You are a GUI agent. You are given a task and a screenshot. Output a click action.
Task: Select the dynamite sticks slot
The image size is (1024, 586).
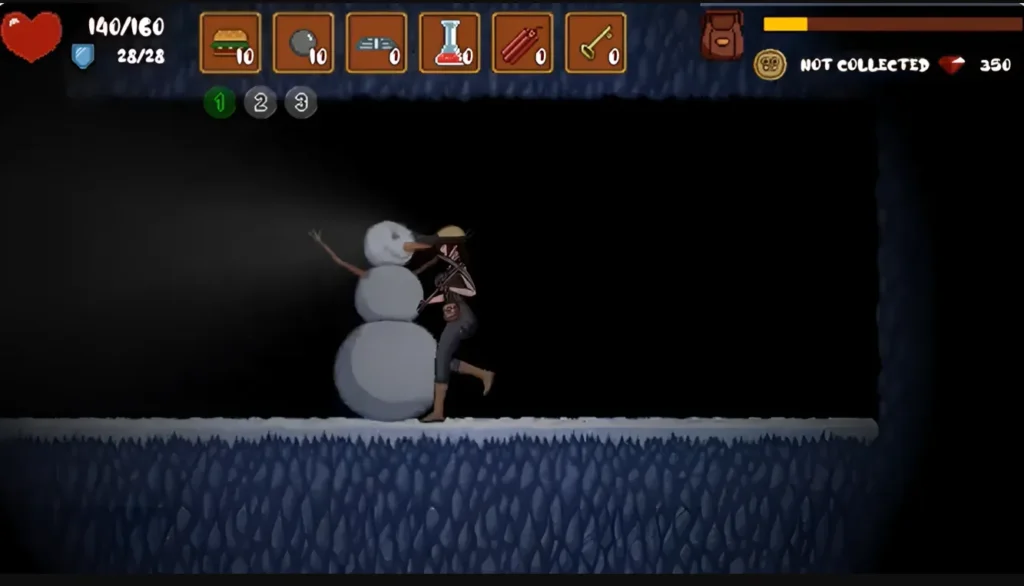coord(522,43)
